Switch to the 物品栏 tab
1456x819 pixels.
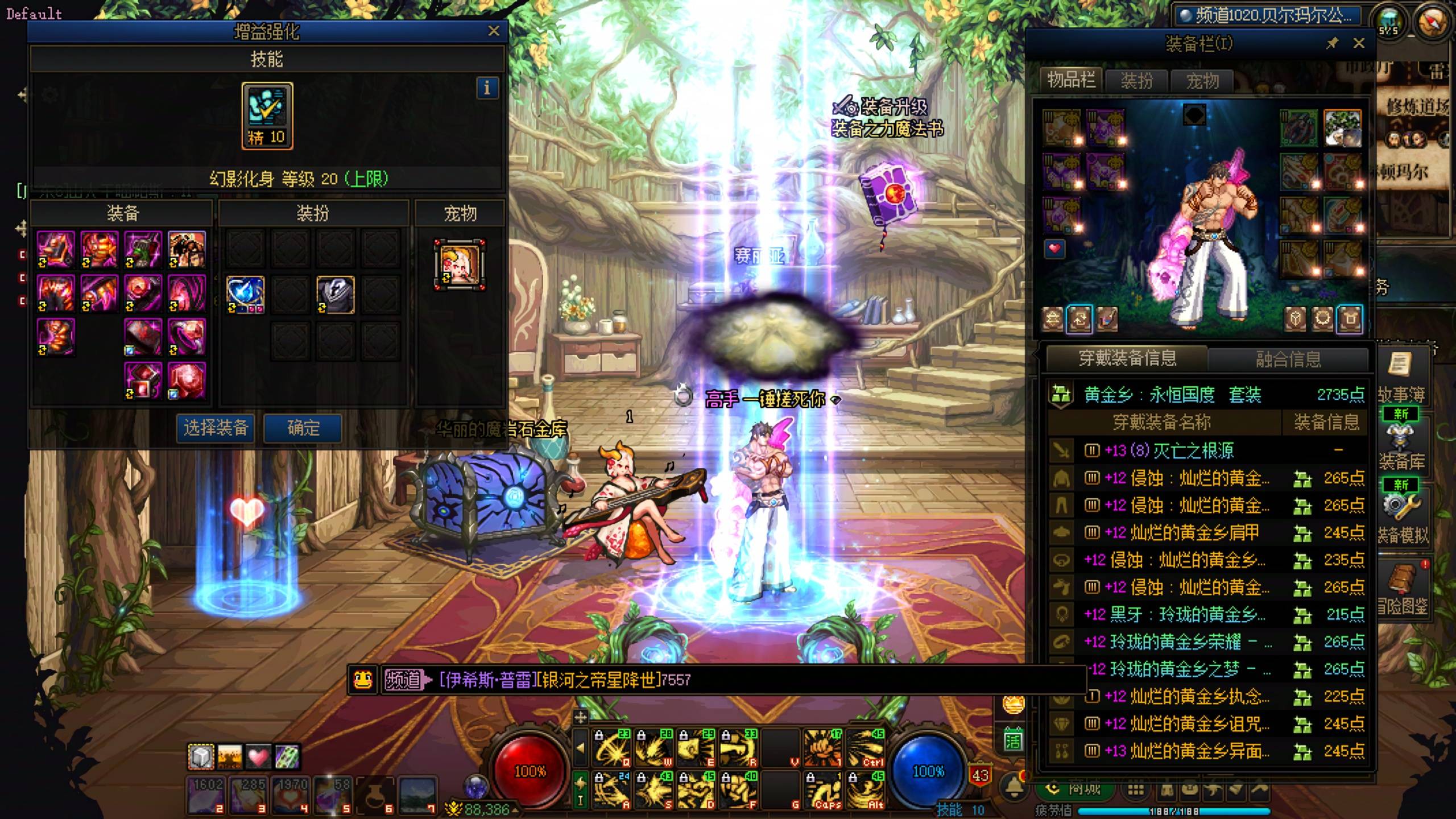click(x=1071, y=80)
